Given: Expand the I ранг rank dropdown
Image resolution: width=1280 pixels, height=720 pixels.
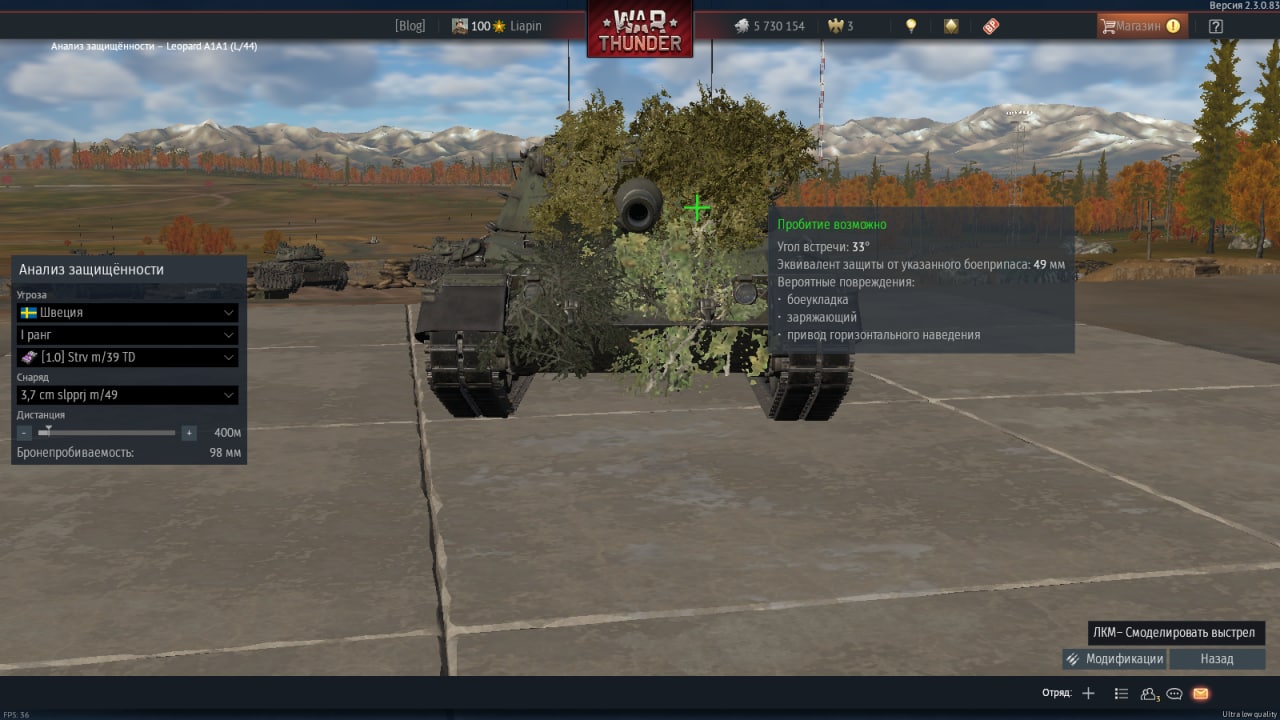Looking at the screenshot, I should coord(127,335).
